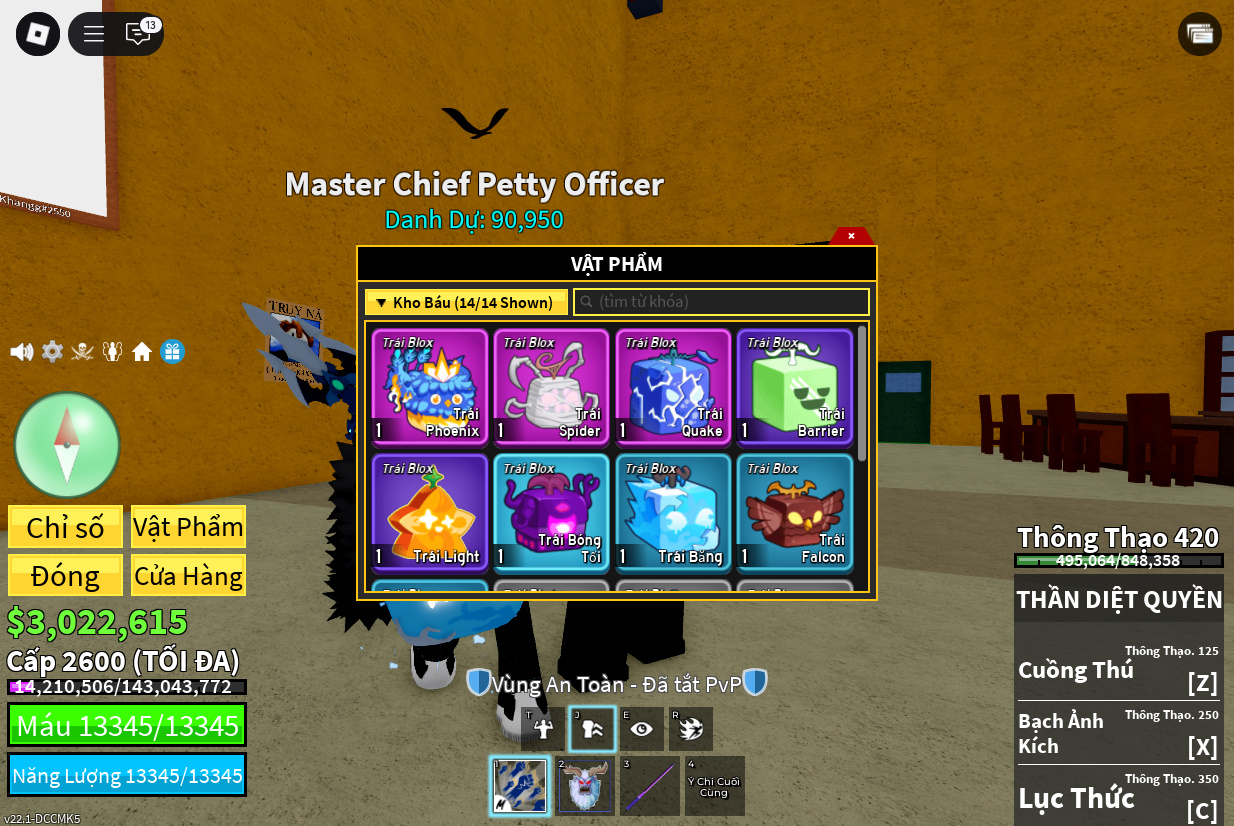
Task: Choose the Trái Bóng Tối fruit
Action: [551, 512]
